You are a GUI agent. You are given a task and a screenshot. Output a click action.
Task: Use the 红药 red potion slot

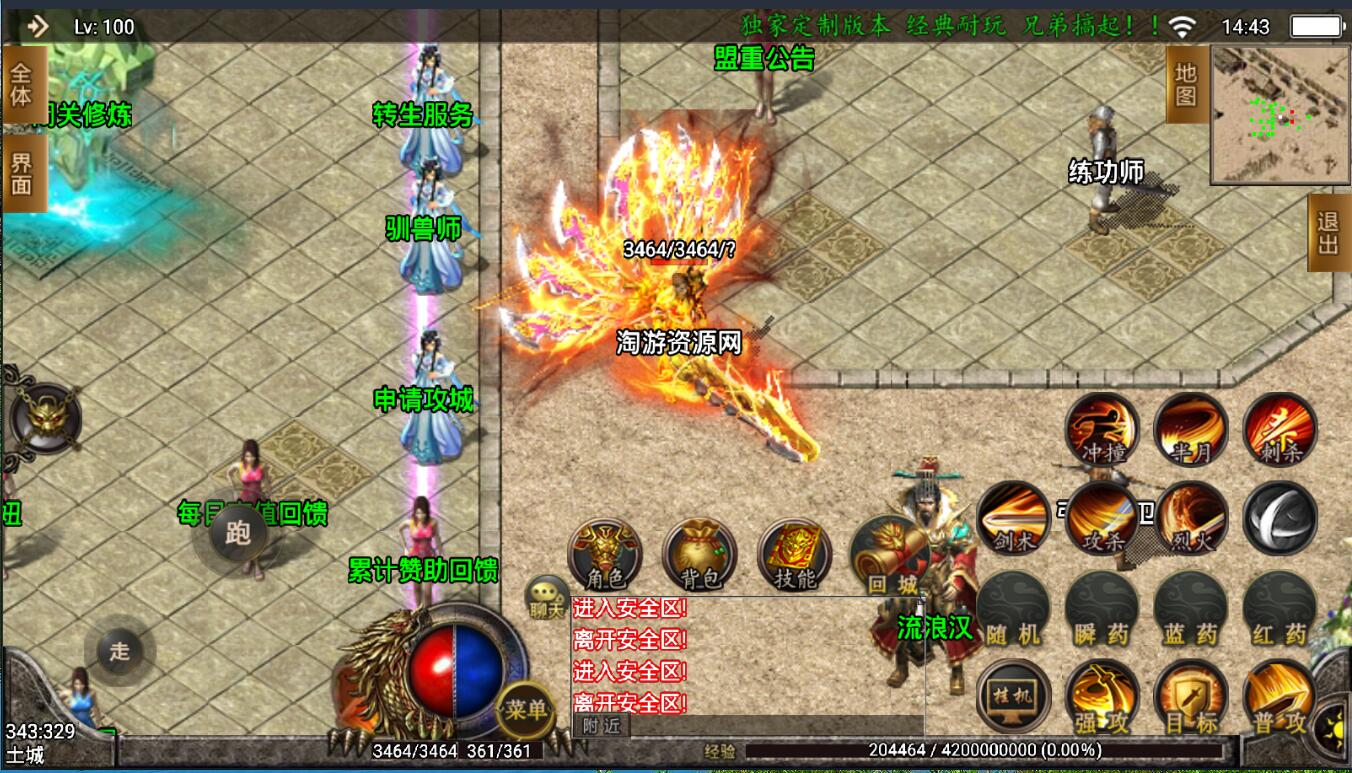1279,608
